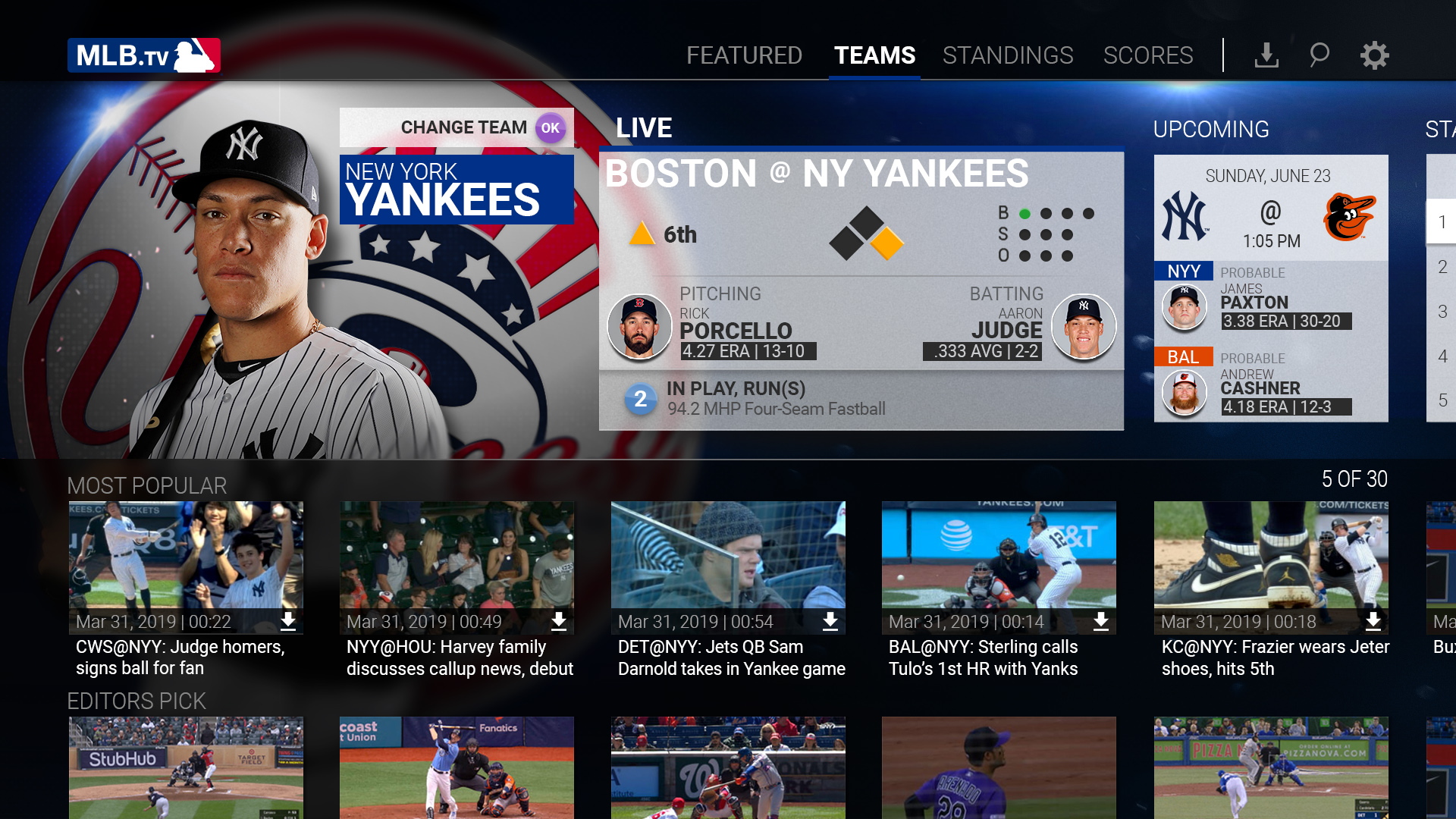
Task: Play the Frazier wears Jeter shoes clip
Action: tap(1271, 557)
